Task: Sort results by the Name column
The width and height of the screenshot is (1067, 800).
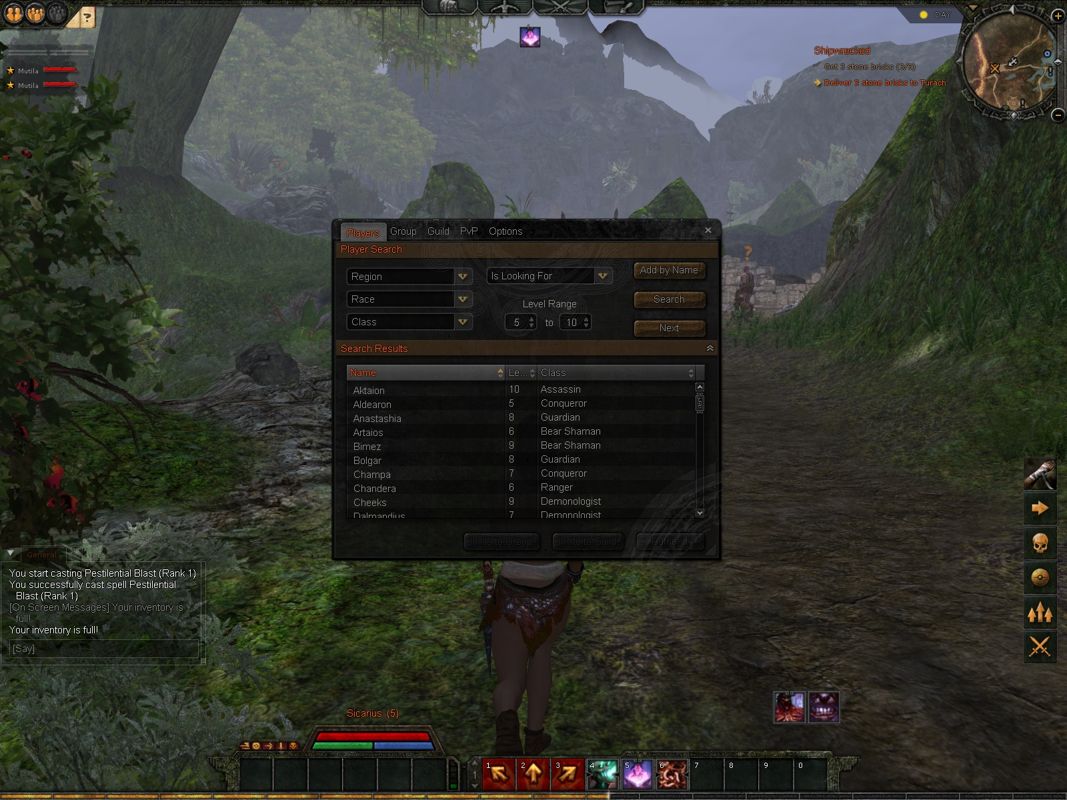Action: point(424,373)
